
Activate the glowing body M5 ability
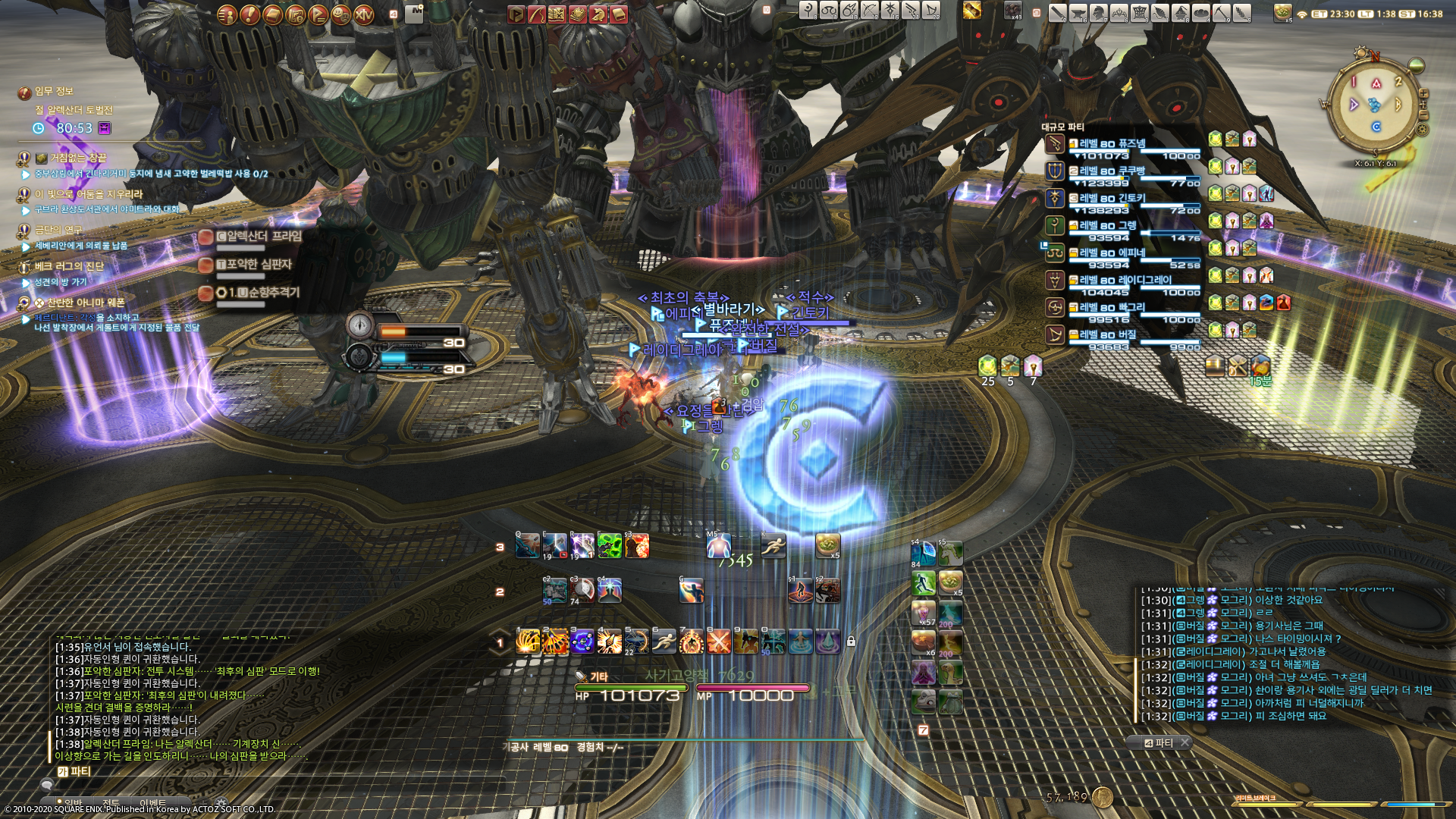[718, 545]
